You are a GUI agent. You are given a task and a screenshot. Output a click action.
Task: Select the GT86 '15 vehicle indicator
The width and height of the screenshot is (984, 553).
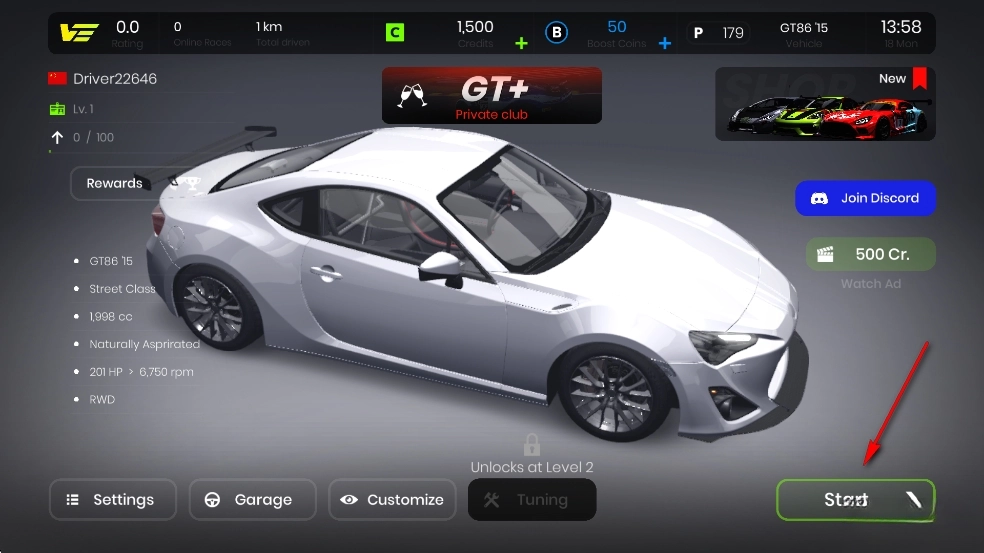[x=804, y=34]
